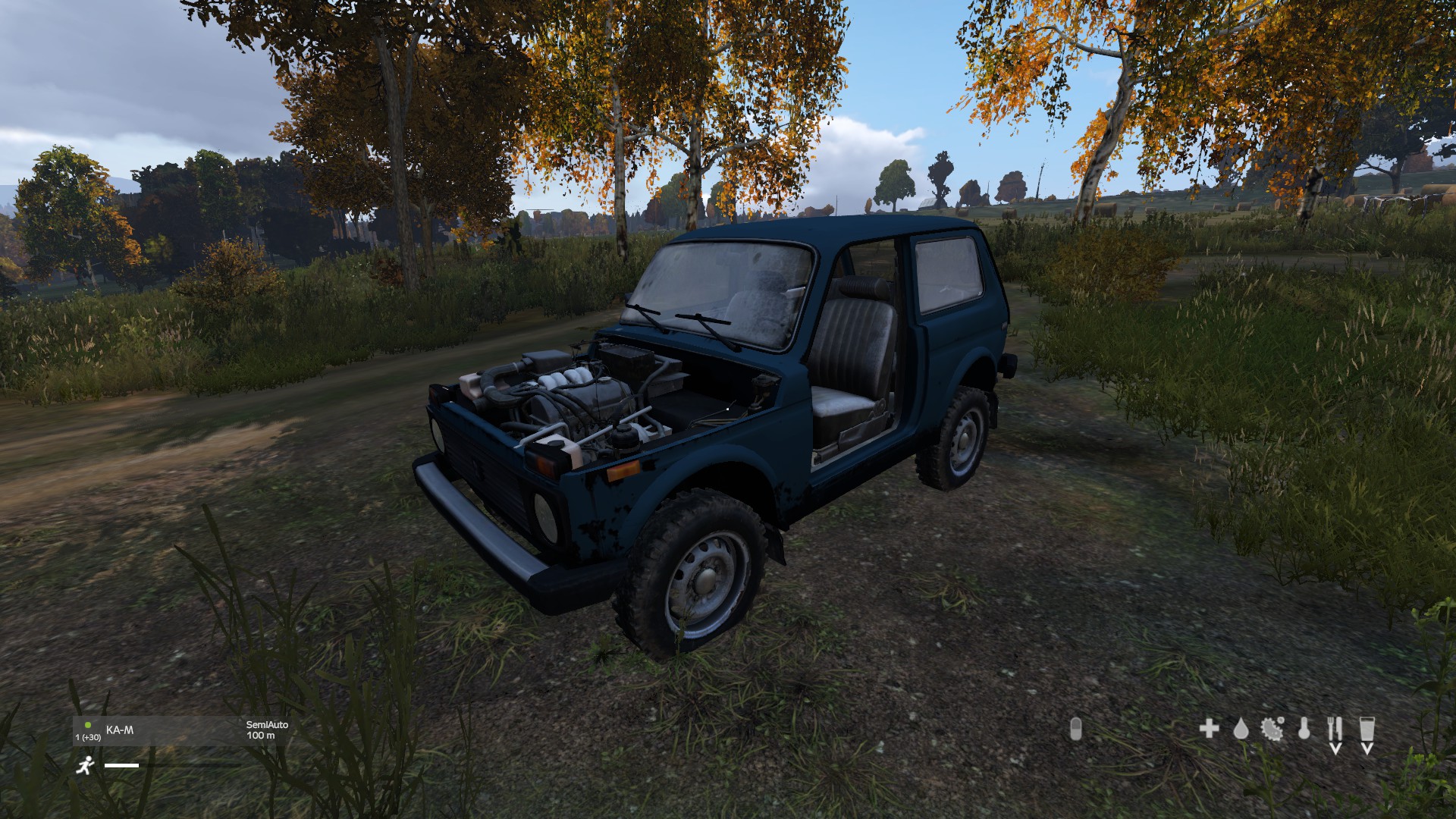The image size is (1456, 819).
Task: Click the 100 m zeroing distance label
Action: (261, 736)
